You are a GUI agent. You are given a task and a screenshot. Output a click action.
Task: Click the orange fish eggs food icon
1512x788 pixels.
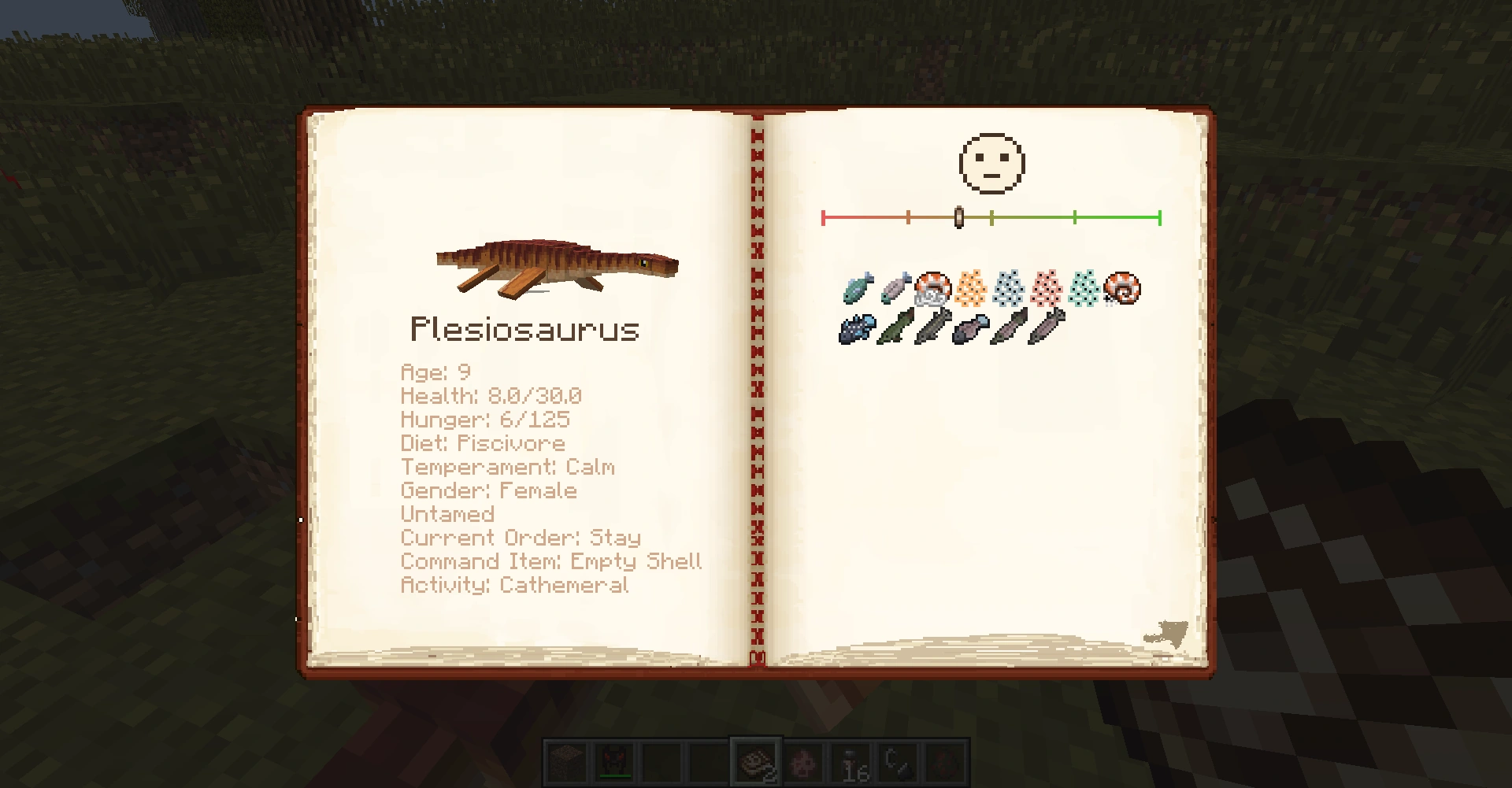[x=970, y=288]
